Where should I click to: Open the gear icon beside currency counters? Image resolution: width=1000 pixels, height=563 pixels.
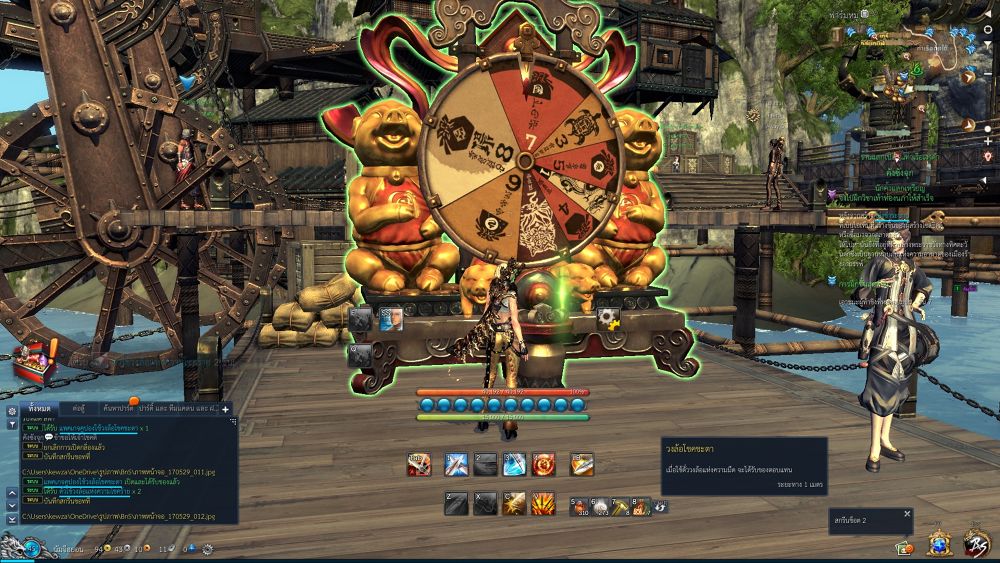(207, 548)
